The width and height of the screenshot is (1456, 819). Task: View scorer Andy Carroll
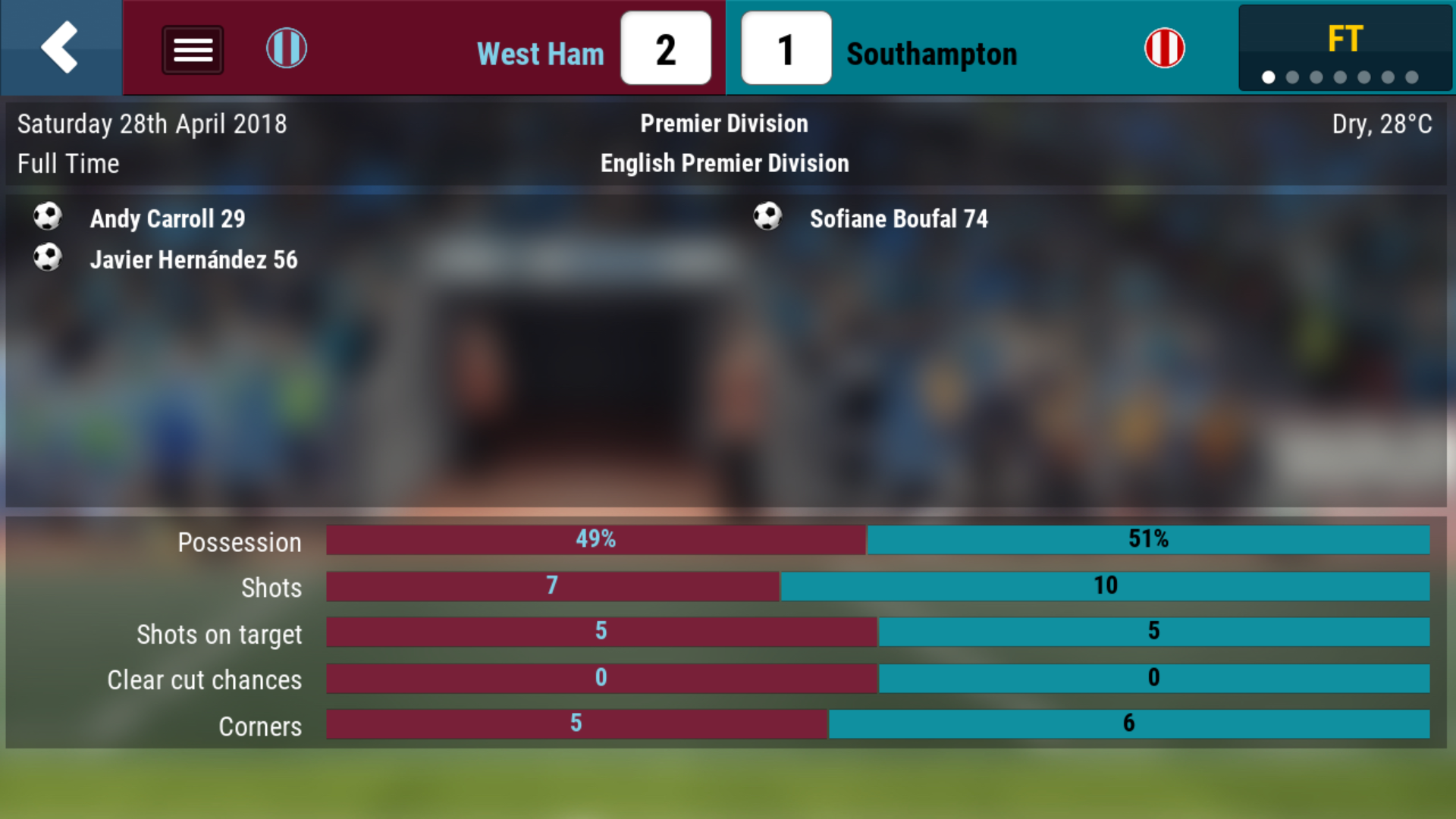[x=167, y=218]
